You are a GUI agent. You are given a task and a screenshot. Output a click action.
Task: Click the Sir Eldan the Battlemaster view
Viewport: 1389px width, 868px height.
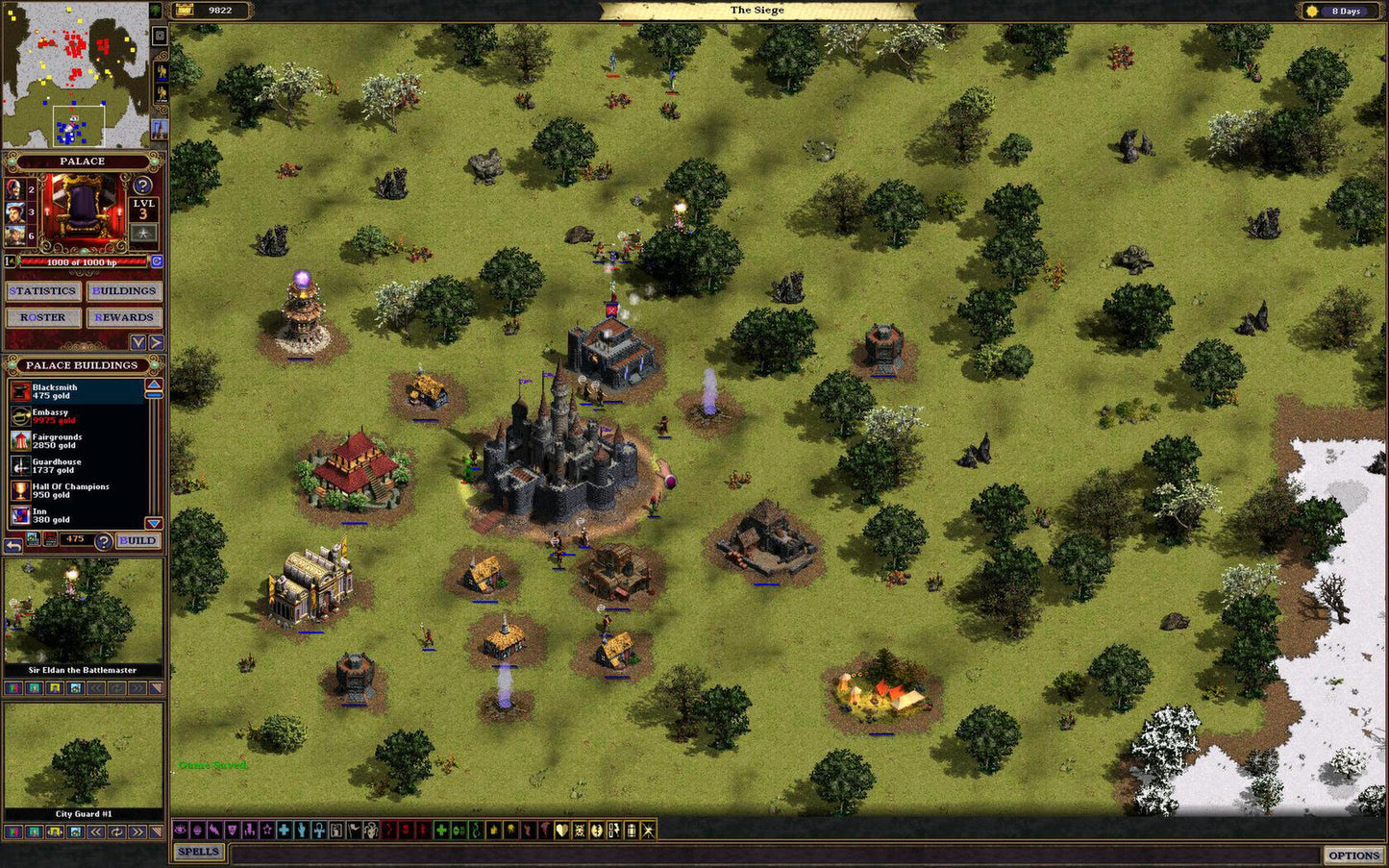click(83, 612)
